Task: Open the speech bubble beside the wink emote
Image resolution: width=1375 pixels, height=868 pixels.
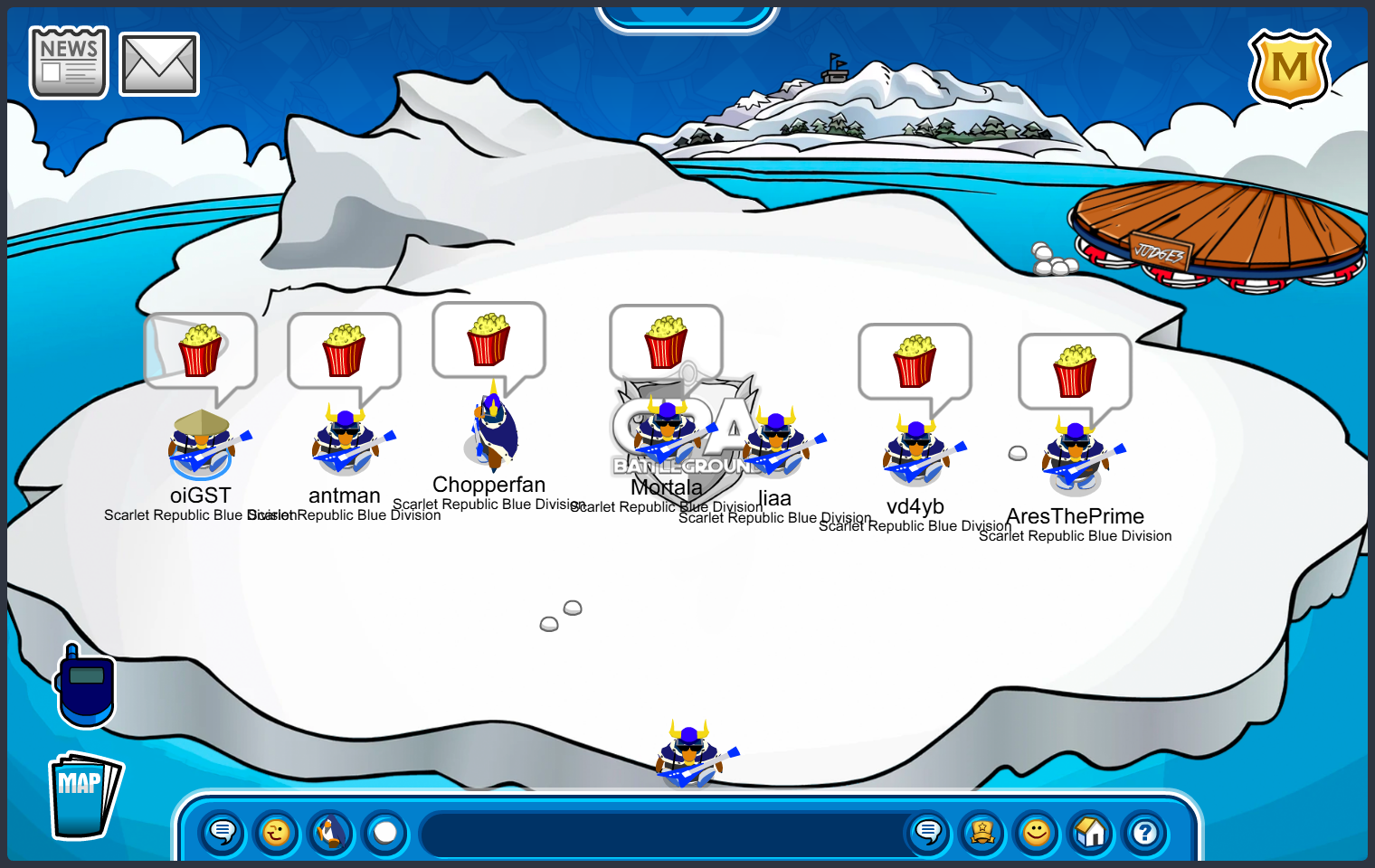Action: [223, 832]
